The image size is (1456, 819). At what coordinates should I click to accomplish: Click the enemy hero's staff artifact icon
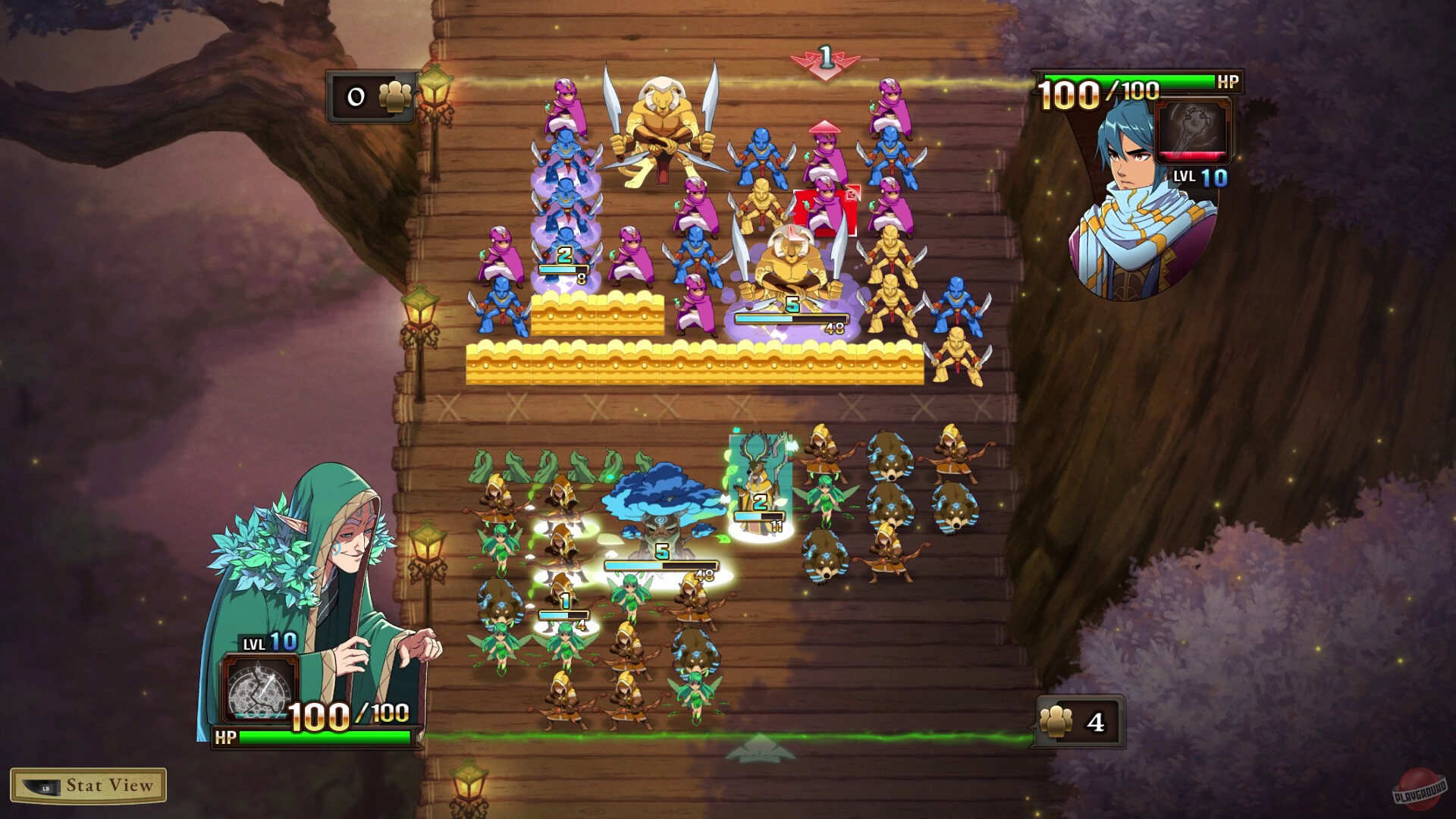(x=1195, y=130)
